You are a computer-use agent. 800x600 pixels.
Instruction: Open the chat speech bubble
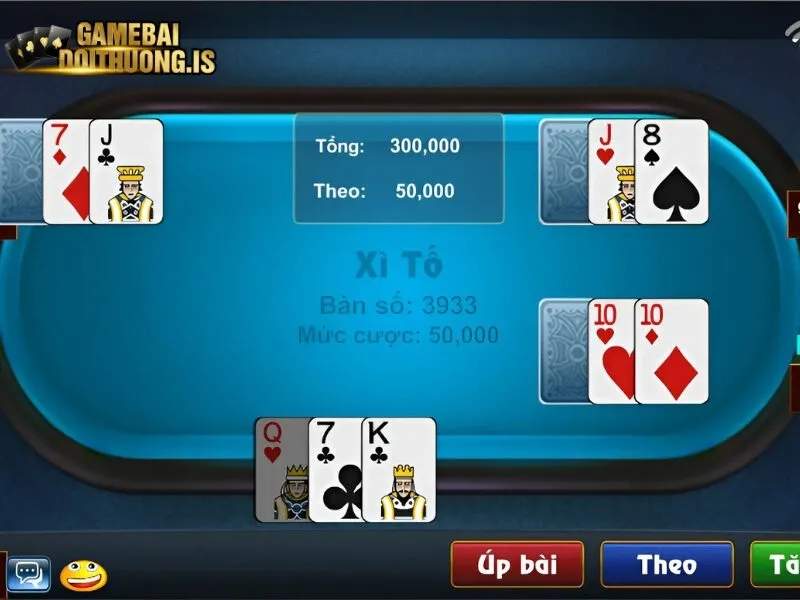click(28, 573)
